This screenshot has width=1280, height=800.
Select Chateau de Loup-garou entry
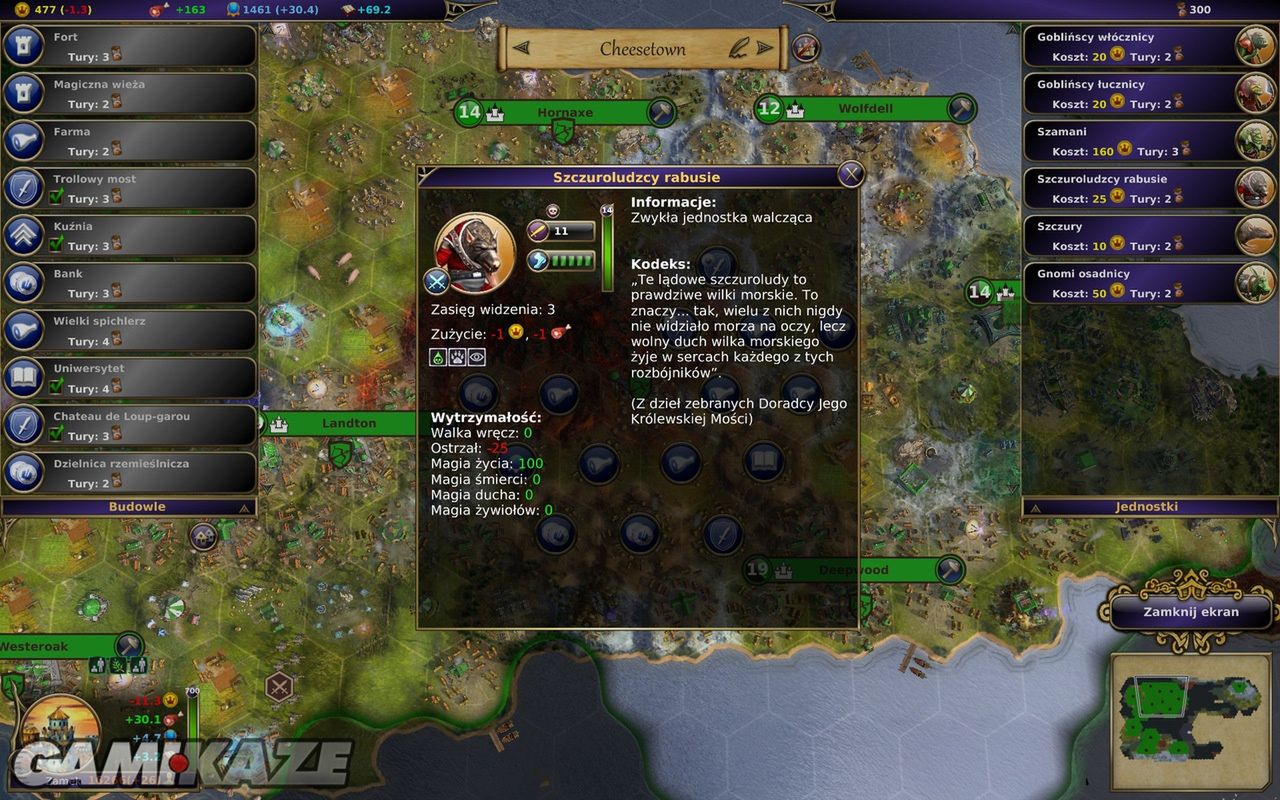tap(130, 426)
